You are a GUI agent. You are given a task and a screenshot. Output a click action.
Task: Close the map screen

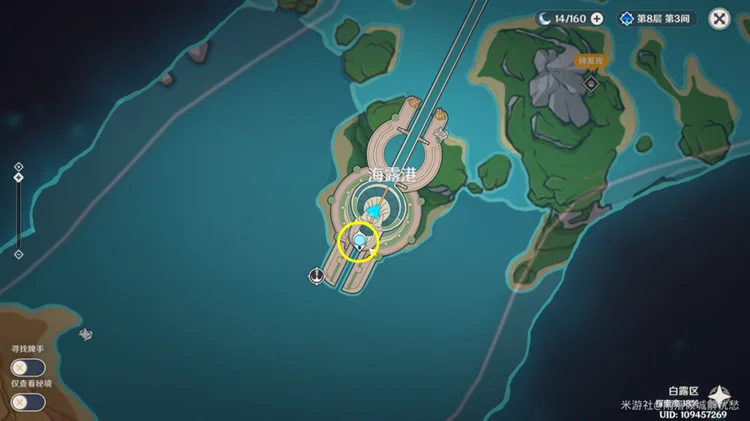pos(719,18)
